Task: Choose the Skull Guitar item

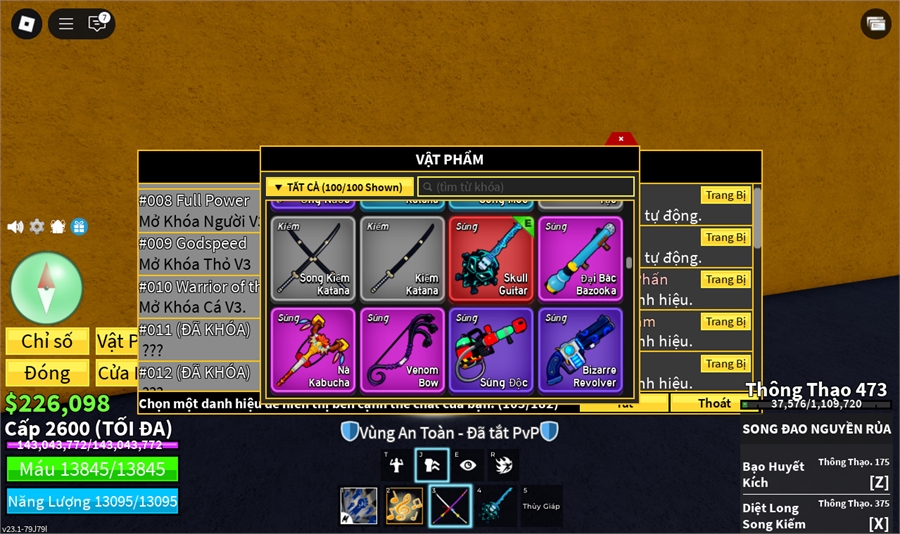Action: (491, 259)
